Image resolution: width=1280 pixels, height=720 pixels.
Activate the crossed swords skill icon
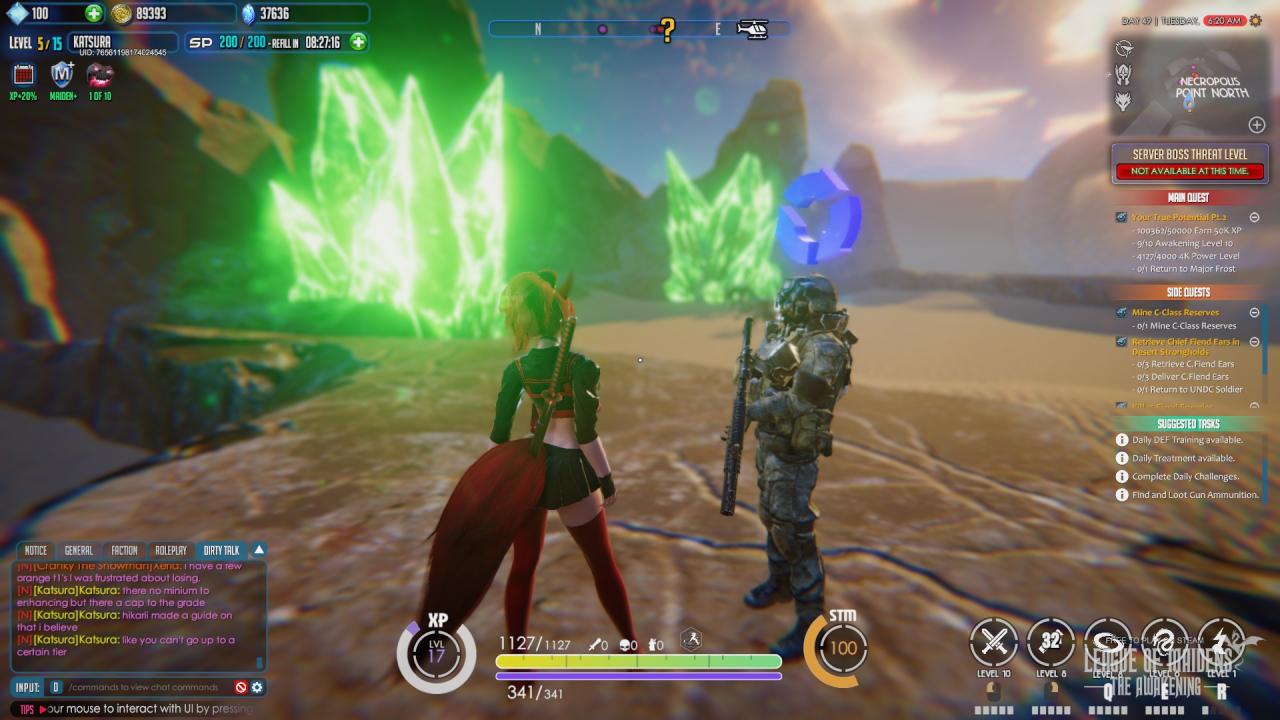coord(993,642)
